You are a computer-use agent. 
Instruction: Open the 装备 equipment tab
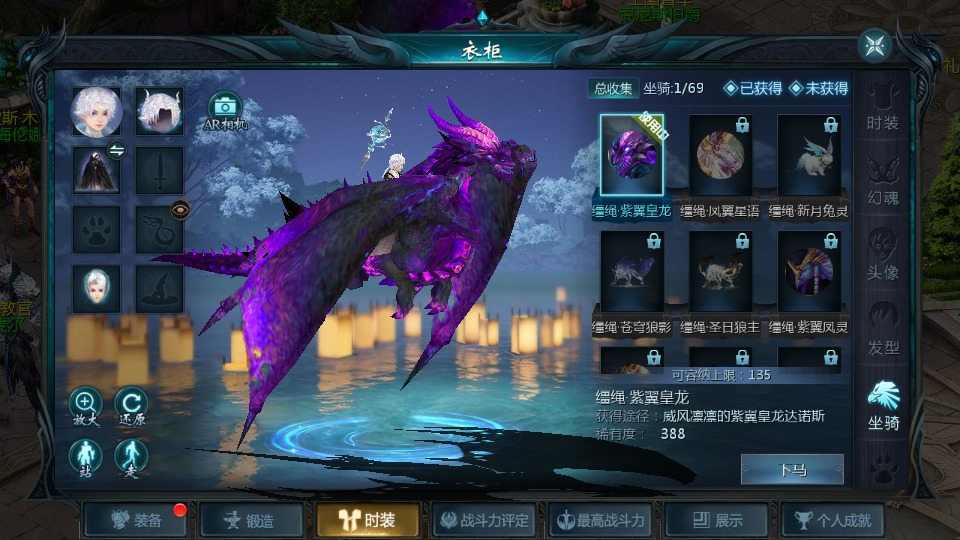(x=137, y=520)
